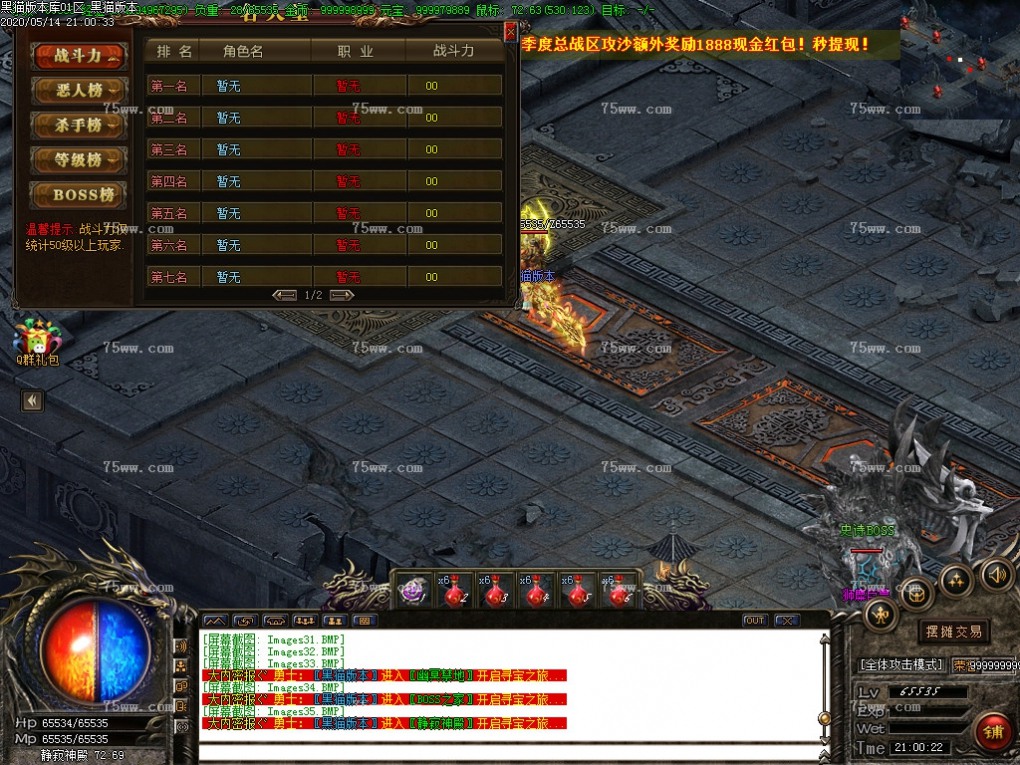Open the 恶人榜 ranking list
The width and height of the screenshot is (1020, 765).
(79, 91)
